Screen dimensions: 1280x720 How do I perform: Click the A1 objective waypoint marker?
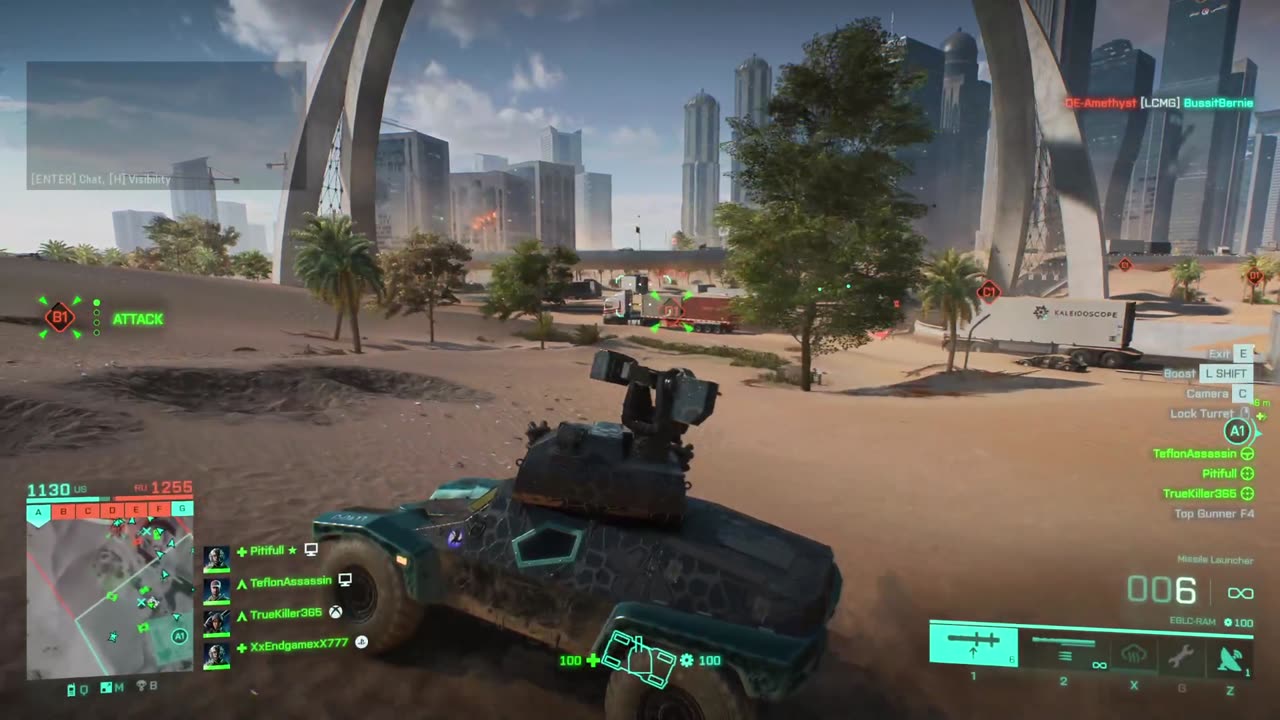(1238, 432)
